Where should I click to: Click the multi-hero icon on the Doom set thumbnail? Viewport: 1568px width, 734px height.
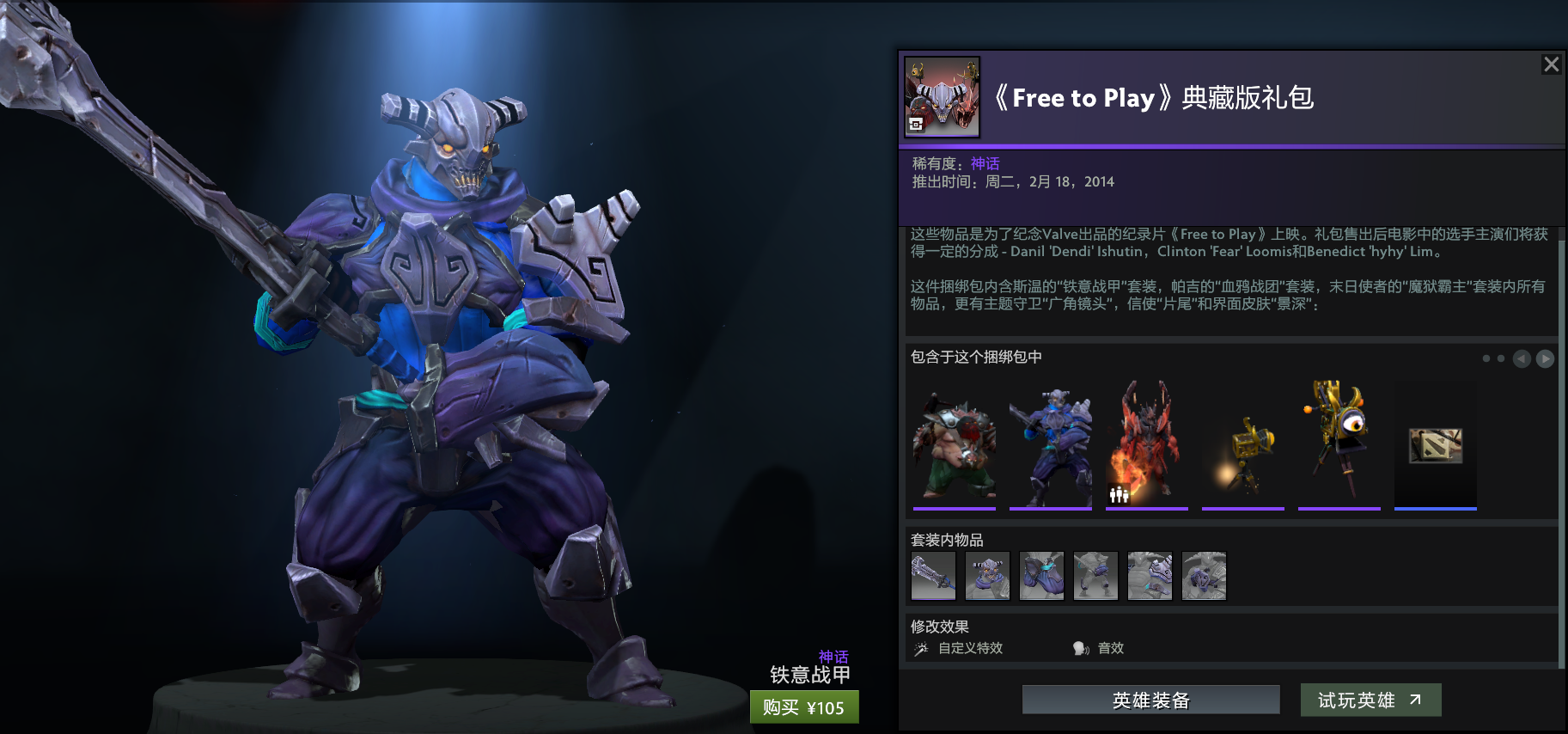tap(1118, 493)
